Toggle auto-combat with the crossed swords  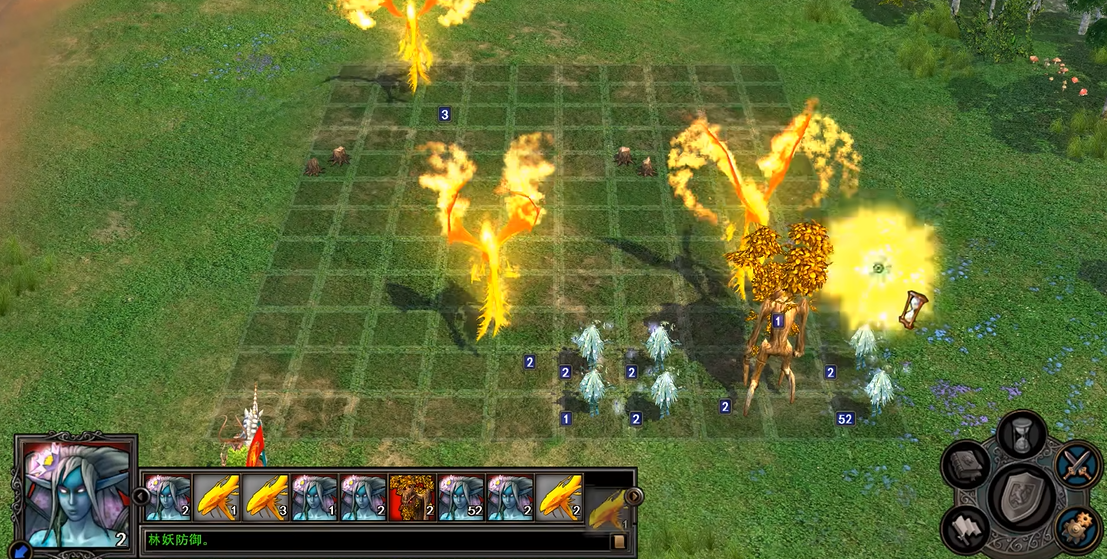[1077, 465]
